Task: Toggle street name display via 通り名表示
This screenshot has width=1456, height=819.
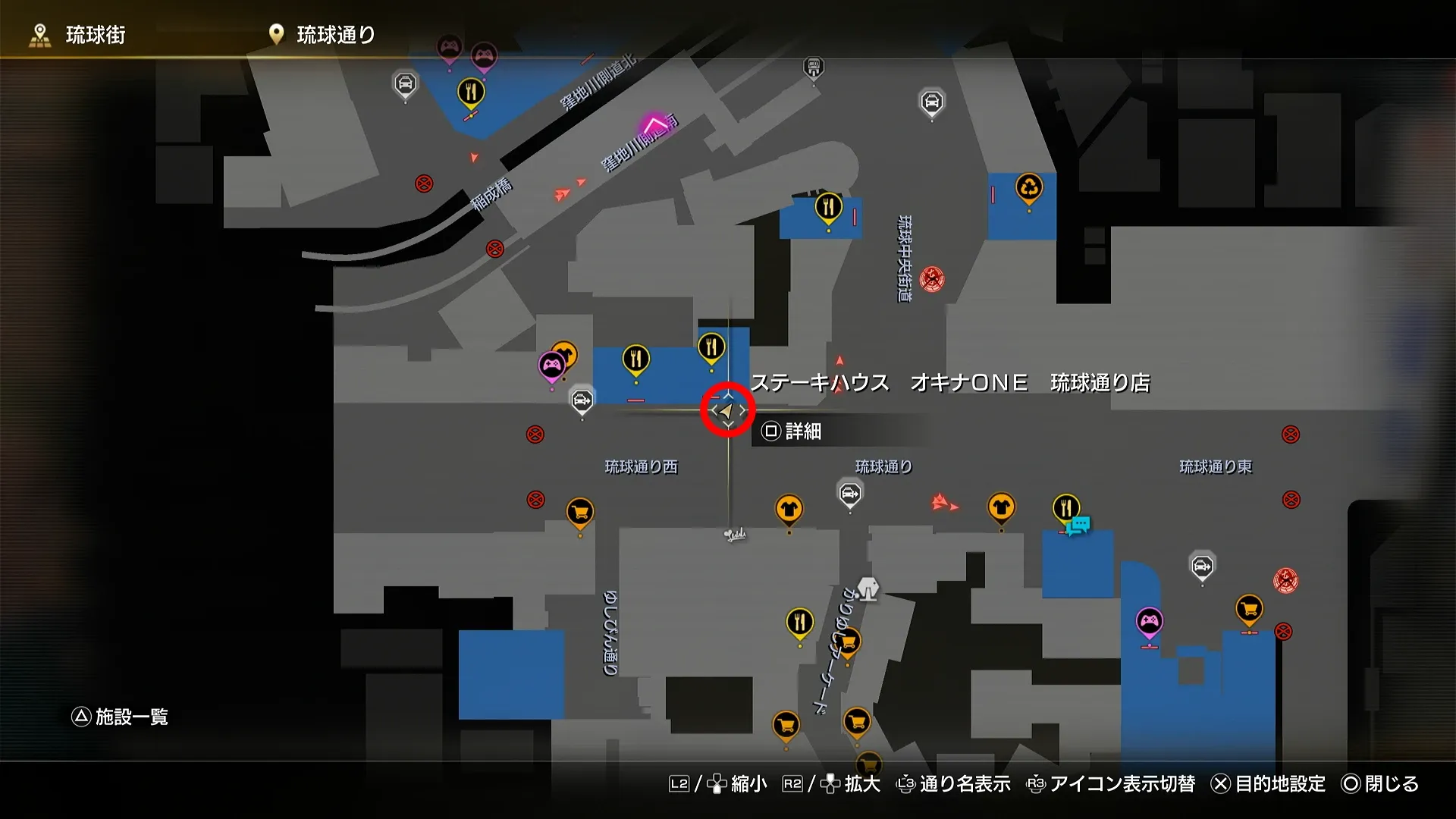Action: [x=963, y=786]
